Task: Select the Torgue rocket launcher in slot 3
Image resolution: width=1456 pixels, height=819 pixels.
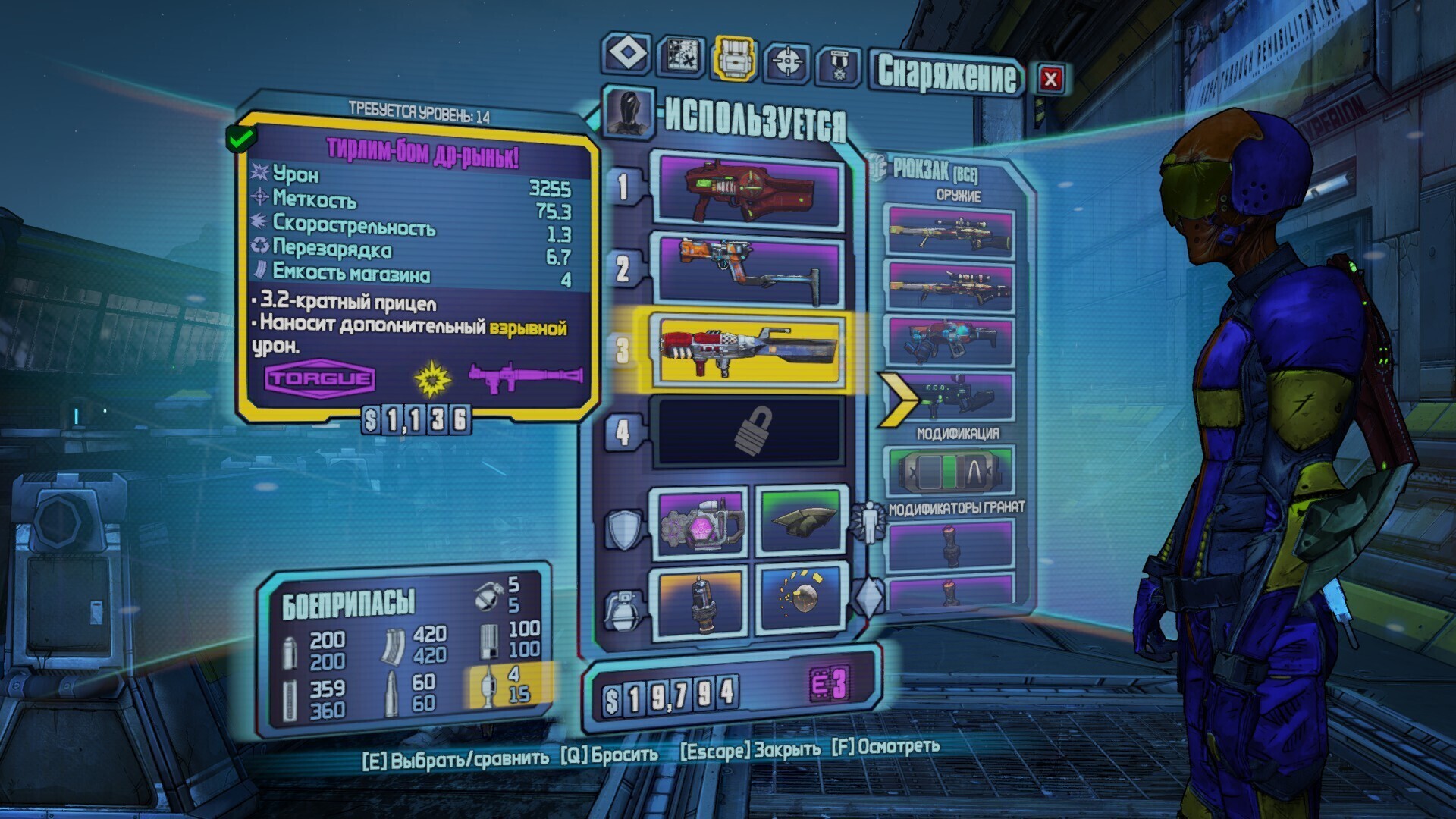Action: (x=750, y=350)
